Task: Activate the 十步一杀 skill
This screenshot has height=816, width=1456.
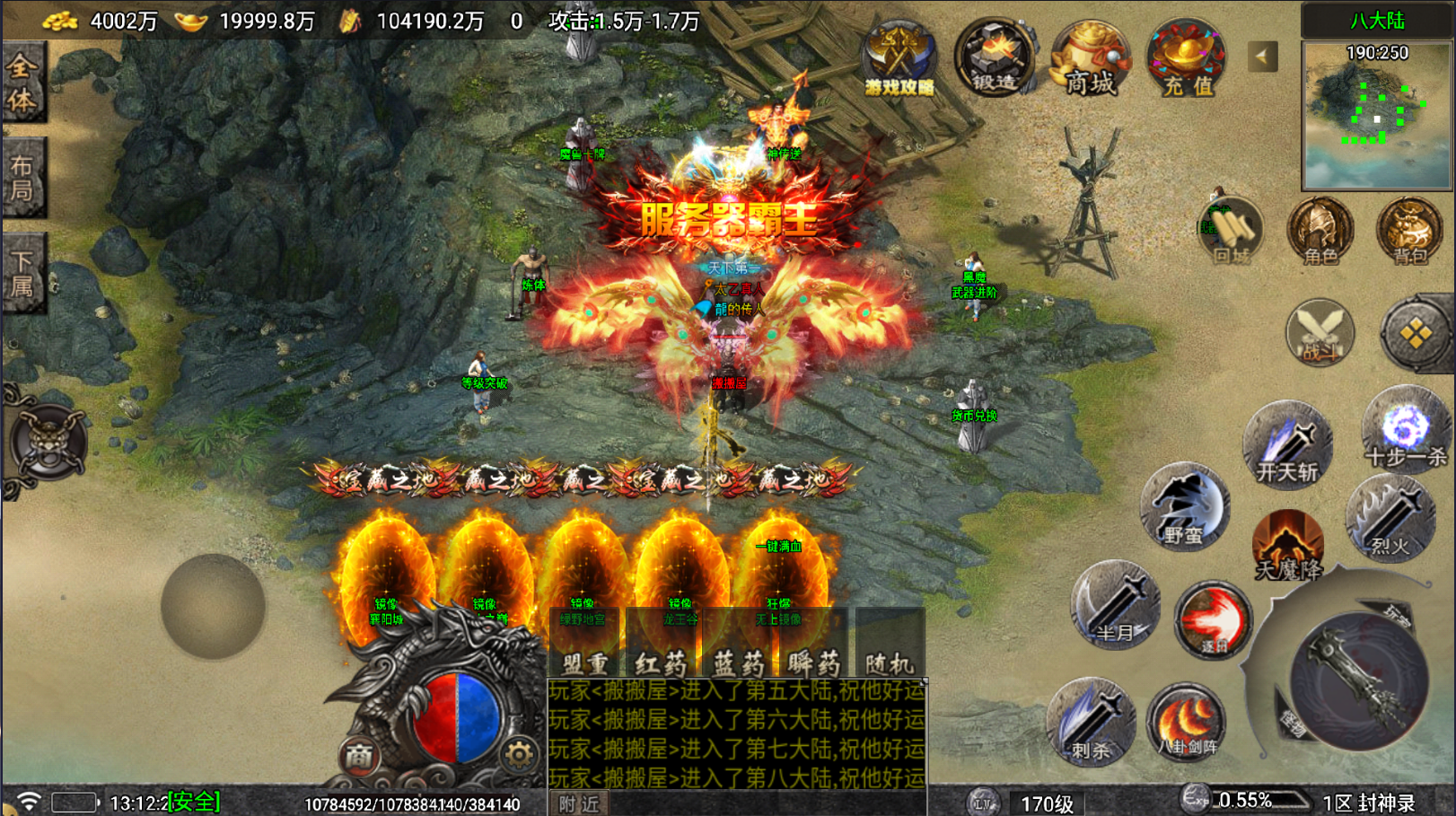Action: 1404,431
